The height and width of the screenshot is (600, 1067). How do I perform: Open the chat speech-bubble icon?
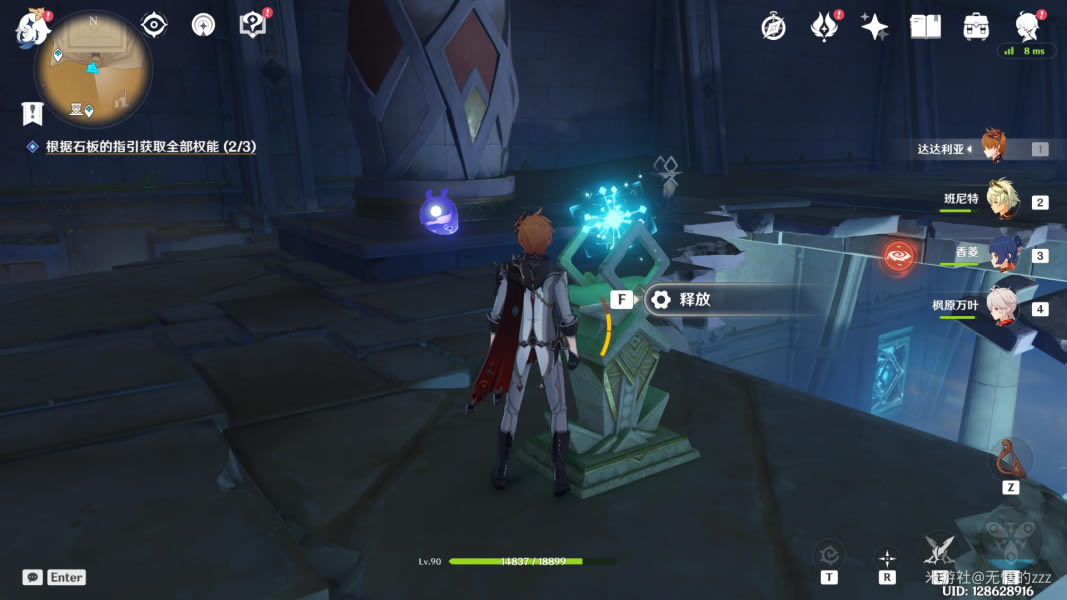(x=33, y=577)
